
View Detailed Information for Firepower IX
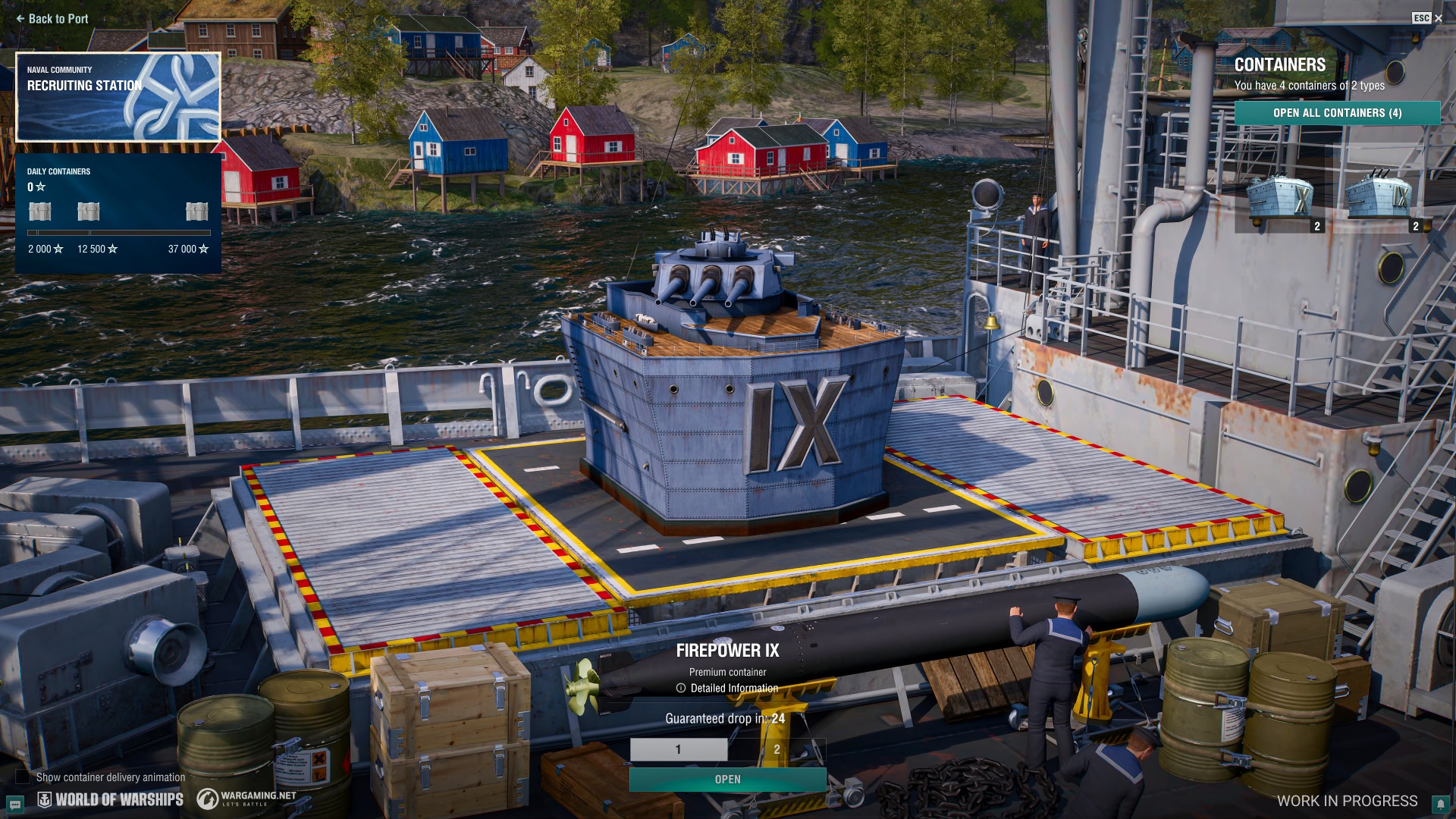[727, 689]
